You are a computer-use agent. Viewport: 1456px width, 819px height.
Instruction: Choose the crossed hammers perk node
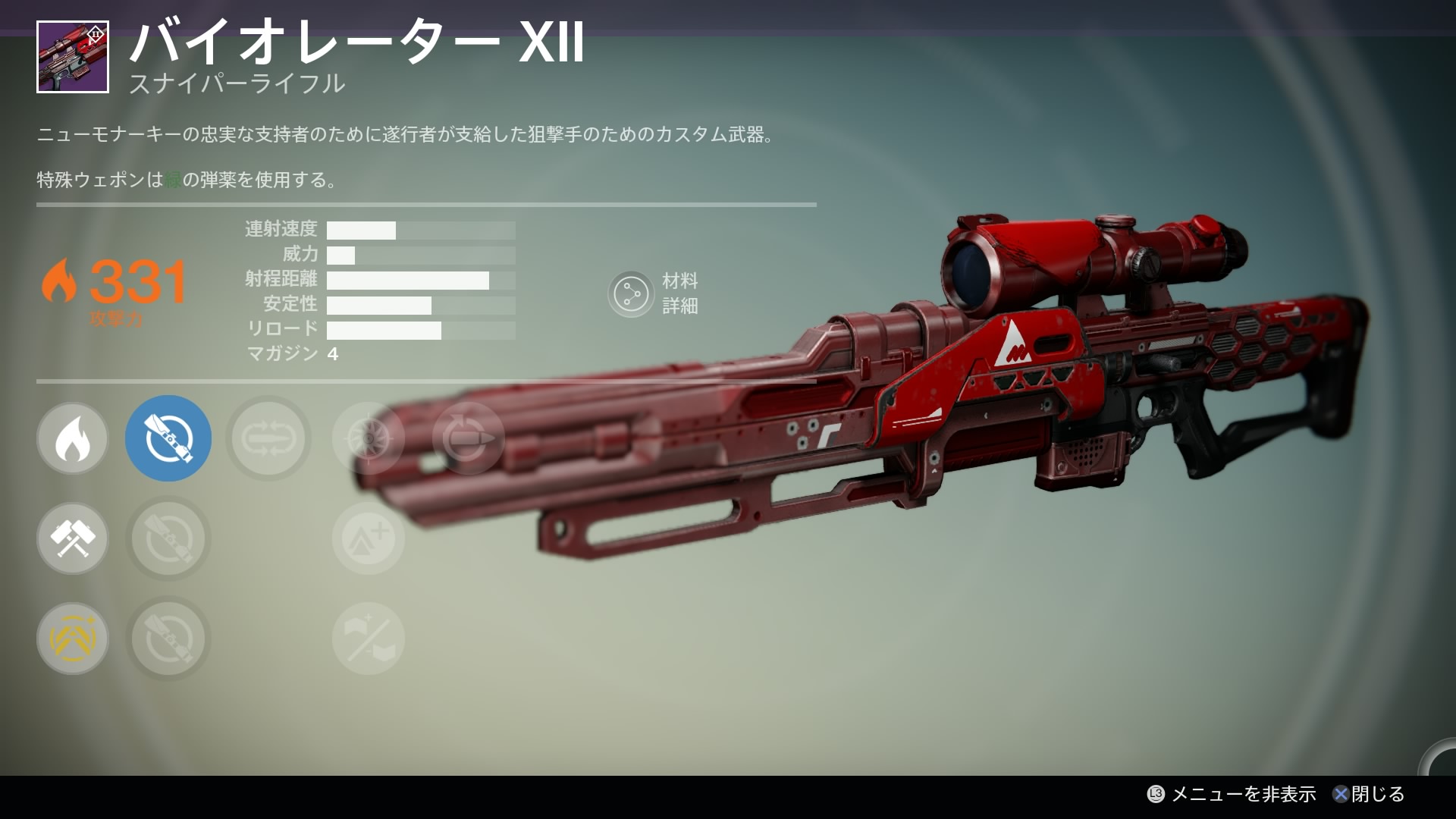click(x=73, y=538)
